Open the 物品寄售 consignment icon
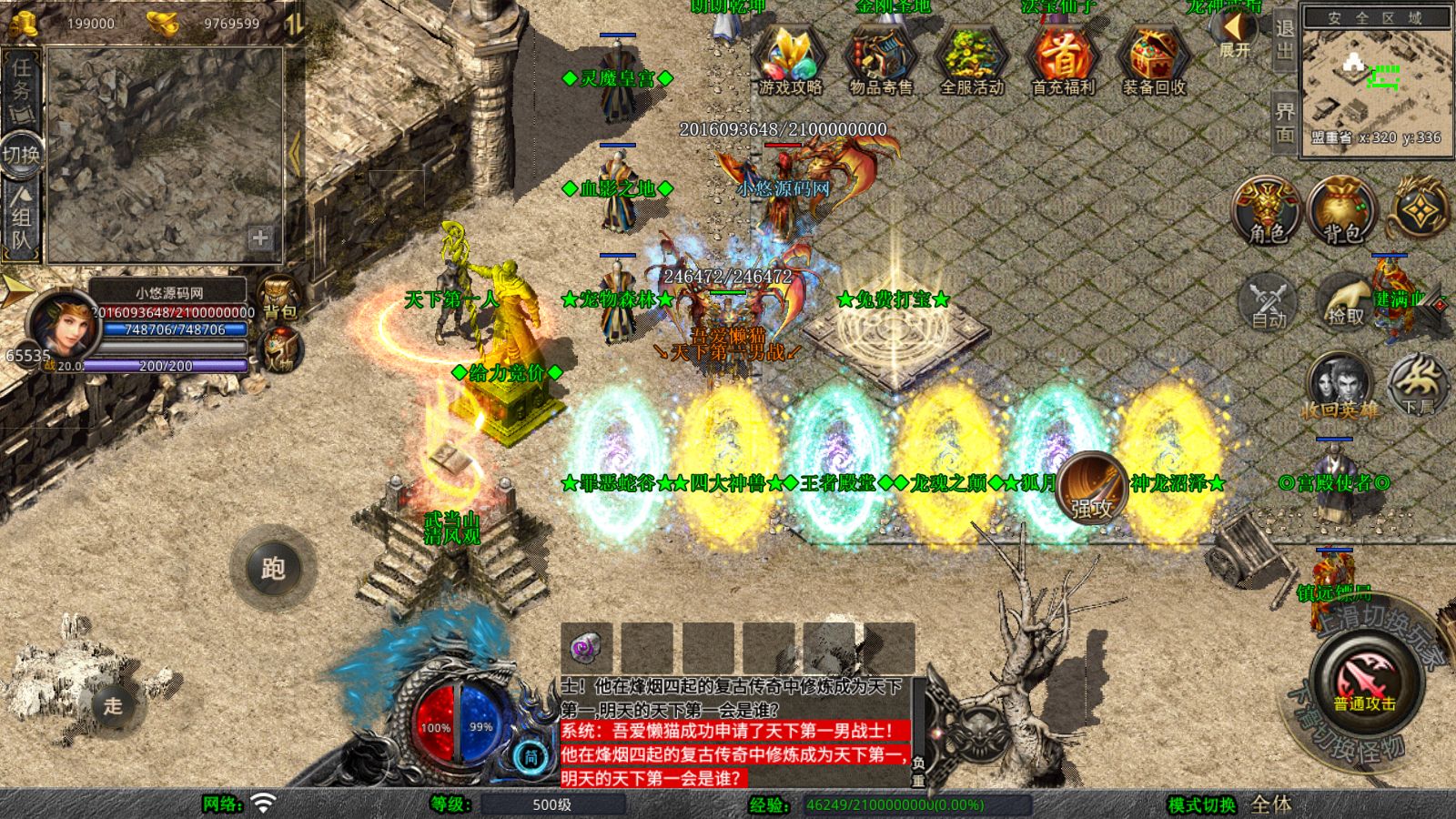 coord(881,59)
